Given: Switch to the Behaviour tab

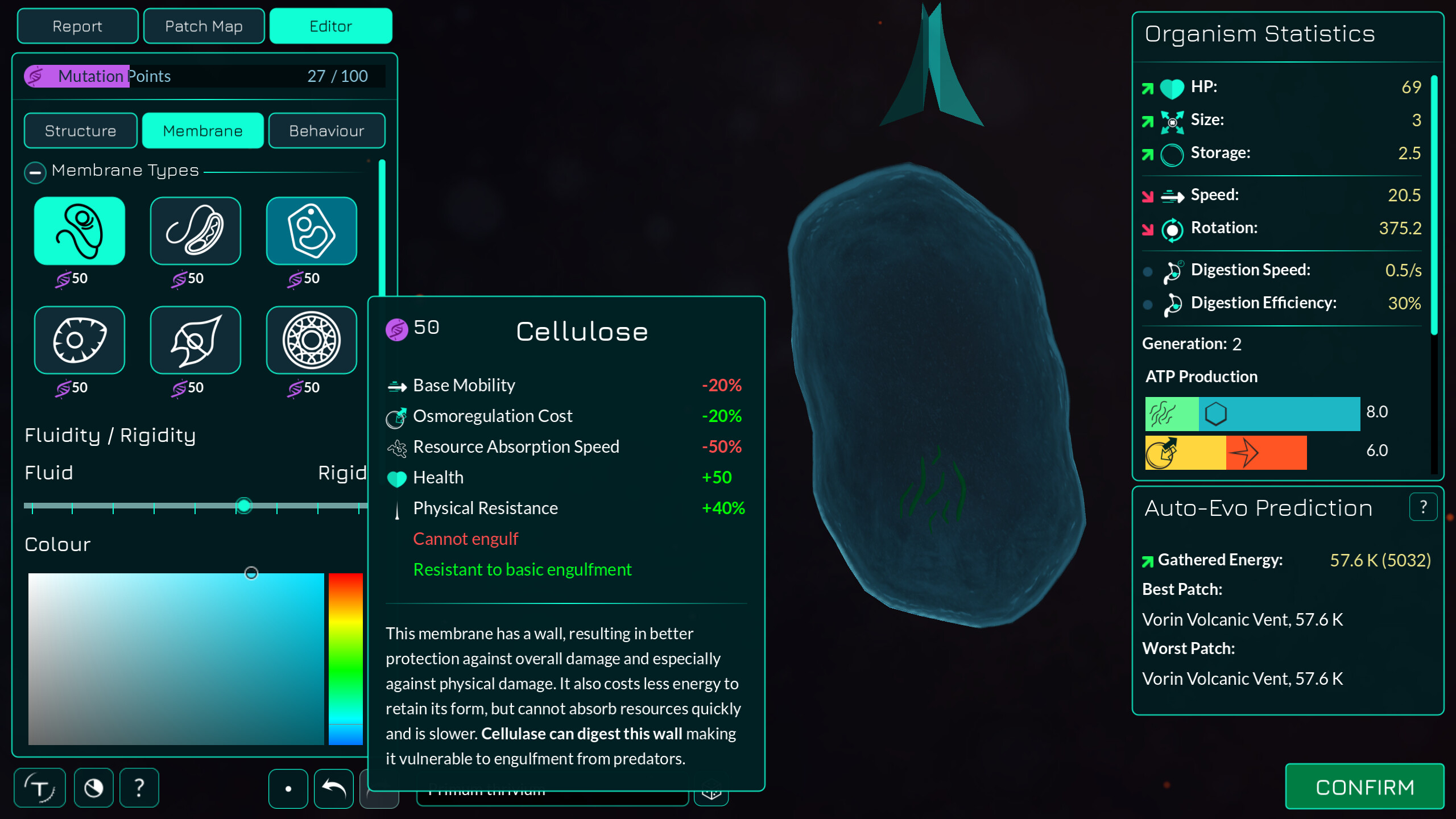Looking at the screenshot, I should [x=326, y=130].
